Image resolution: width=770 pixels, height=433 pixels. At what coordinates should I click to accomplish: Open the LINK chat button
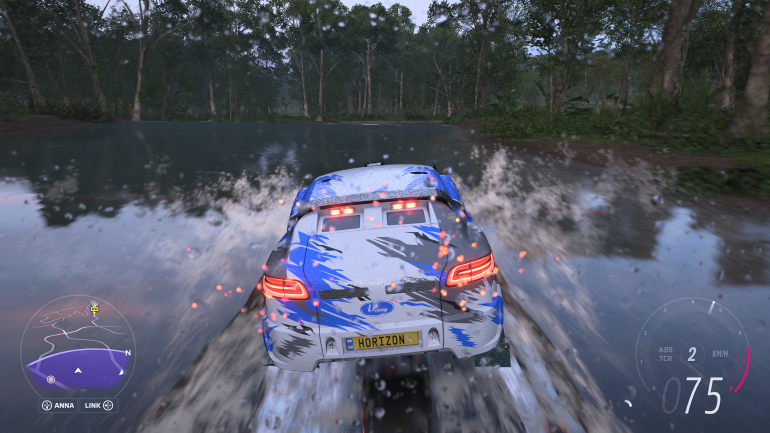click(100, 405)
